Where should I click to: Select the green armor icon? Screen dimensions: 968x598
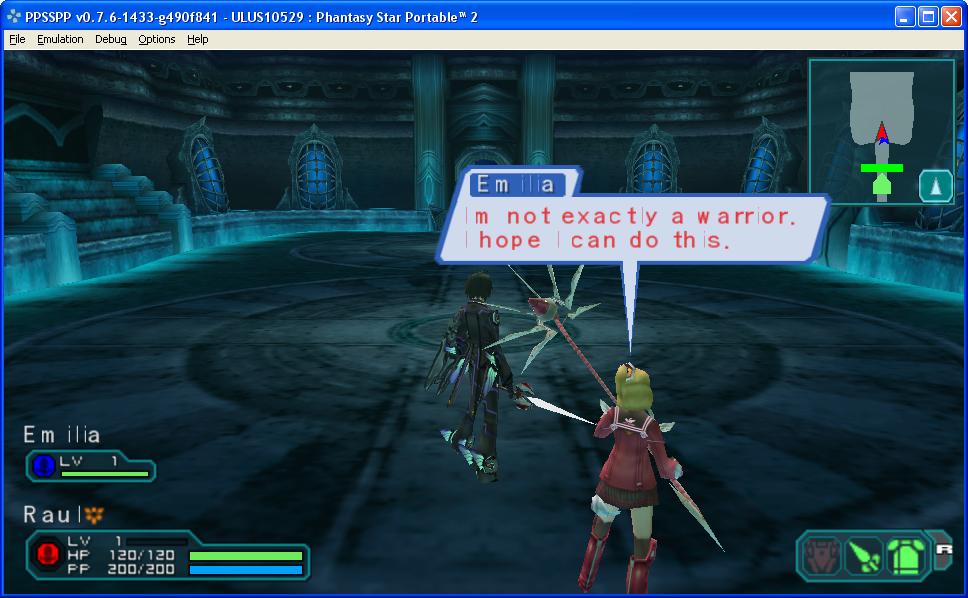click(x=904, y=553)
